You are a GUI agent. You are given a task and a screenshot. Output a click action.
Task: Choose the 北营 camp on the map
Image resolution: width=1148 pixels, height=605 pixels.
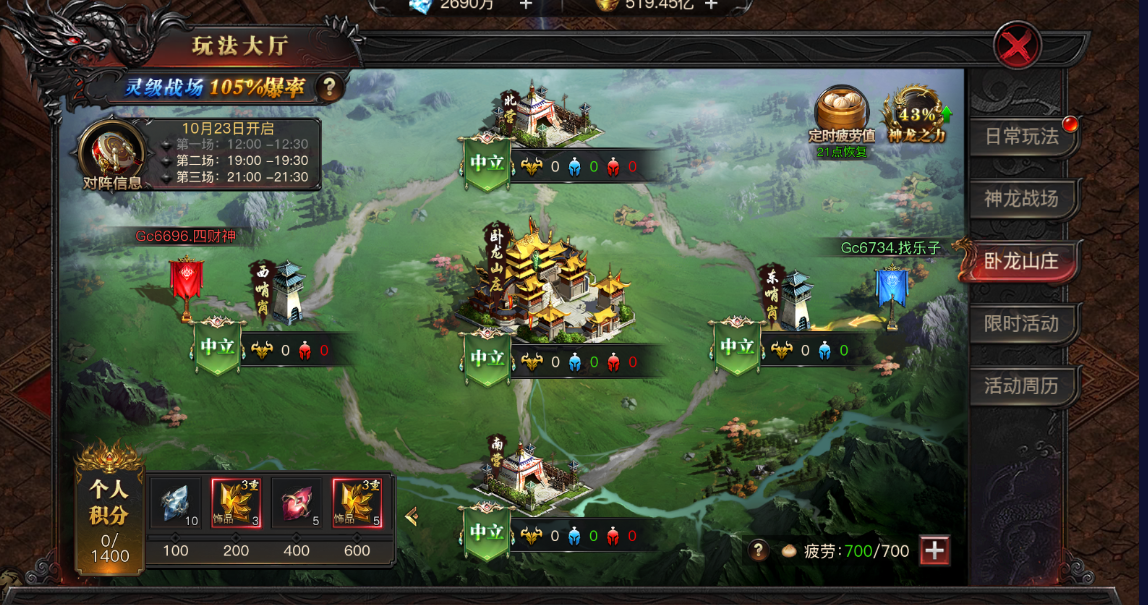(x=532, y=113)
